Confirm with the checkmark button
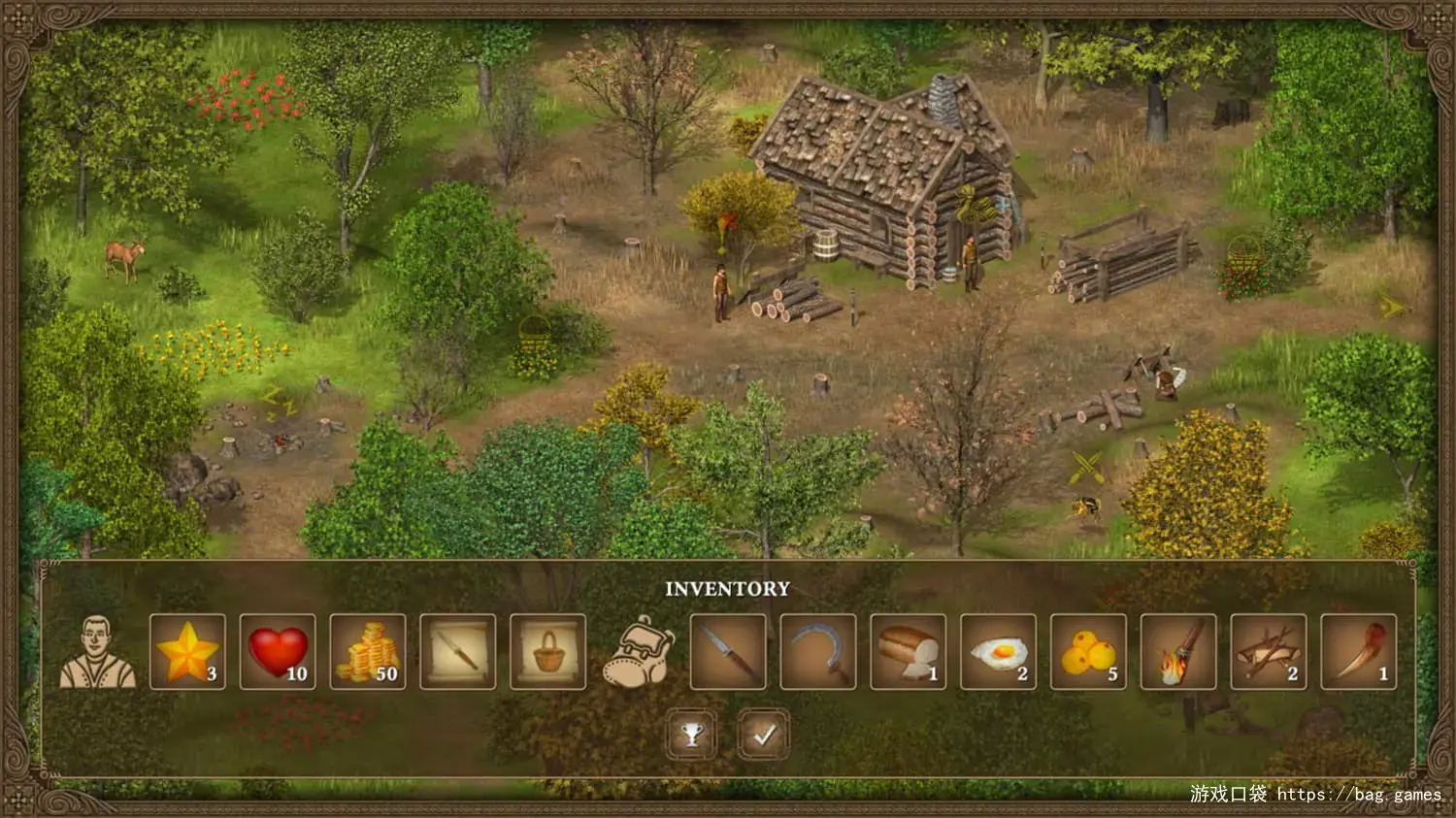 click(764, 735)
